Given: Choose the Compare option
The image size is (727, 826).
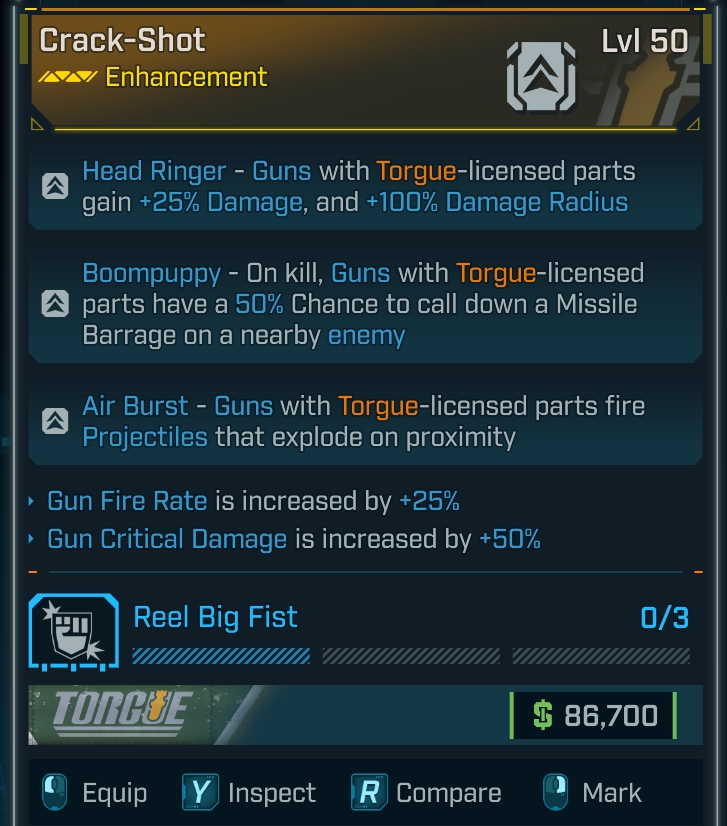Looking at the screenshot, I should pyautogui.click(x=427, y=793).
